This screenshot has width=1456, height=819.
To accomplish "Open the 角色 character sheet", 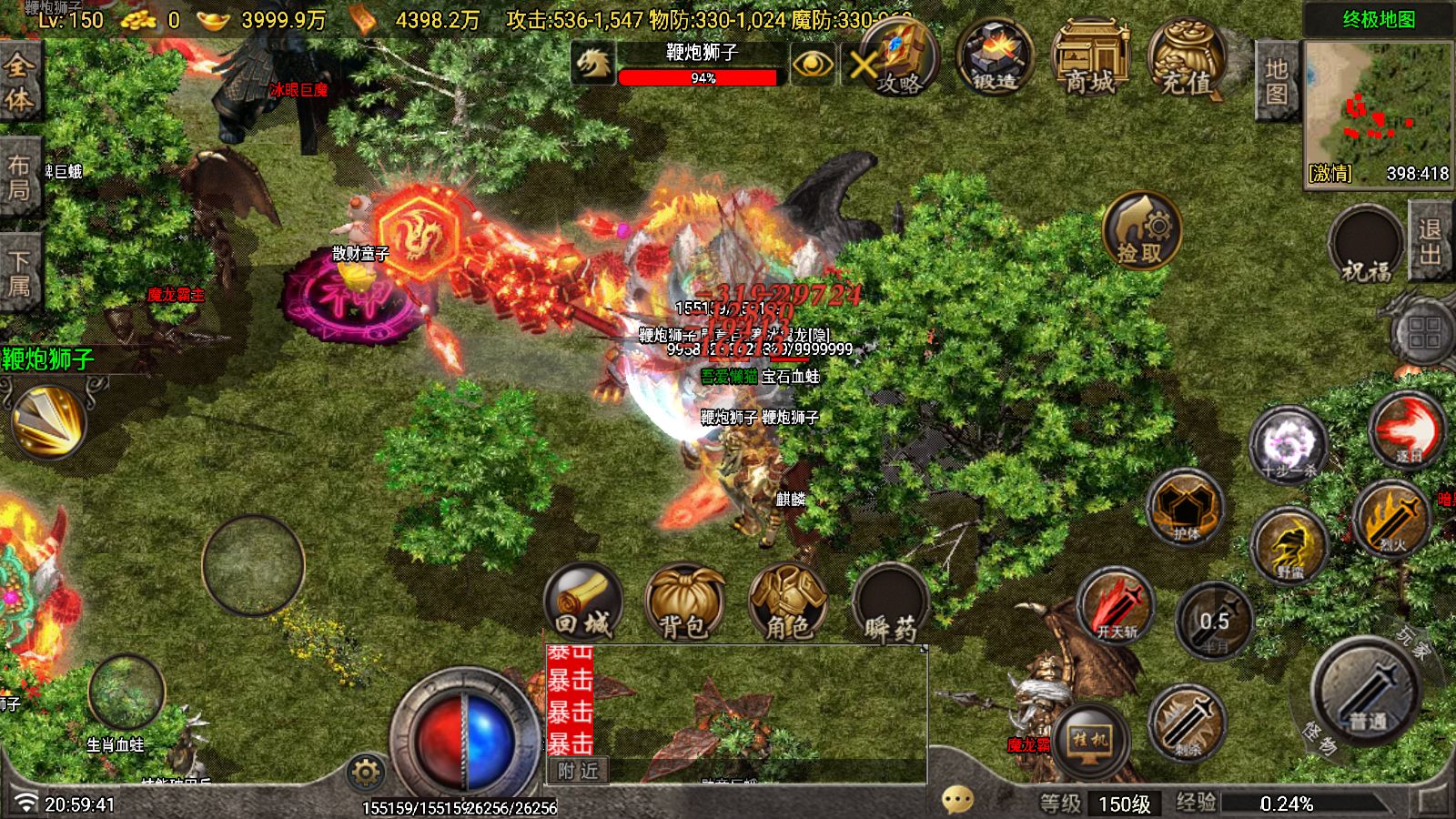I will coord(787,602).
